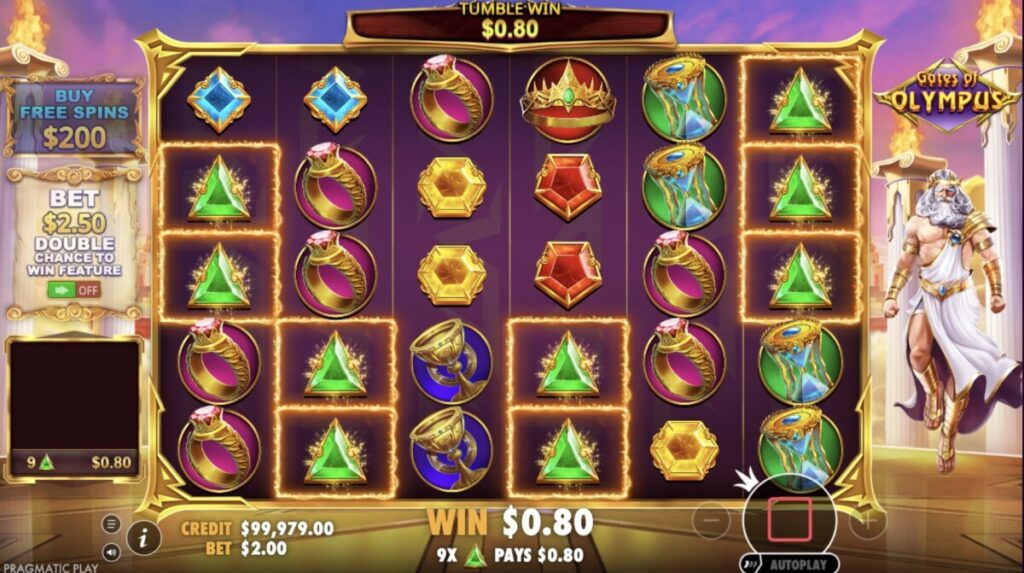Image resolution: width=1024 pixels, height=573 pixels.
Task: Open the hamburger settings menu
Action: [x=111, y=524]
